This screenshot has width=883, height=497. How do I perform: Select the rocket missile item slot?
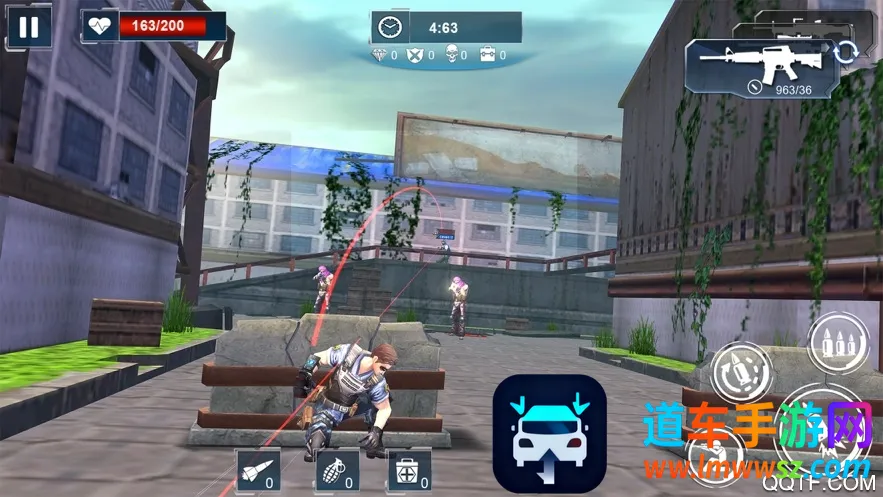point(254,469)
